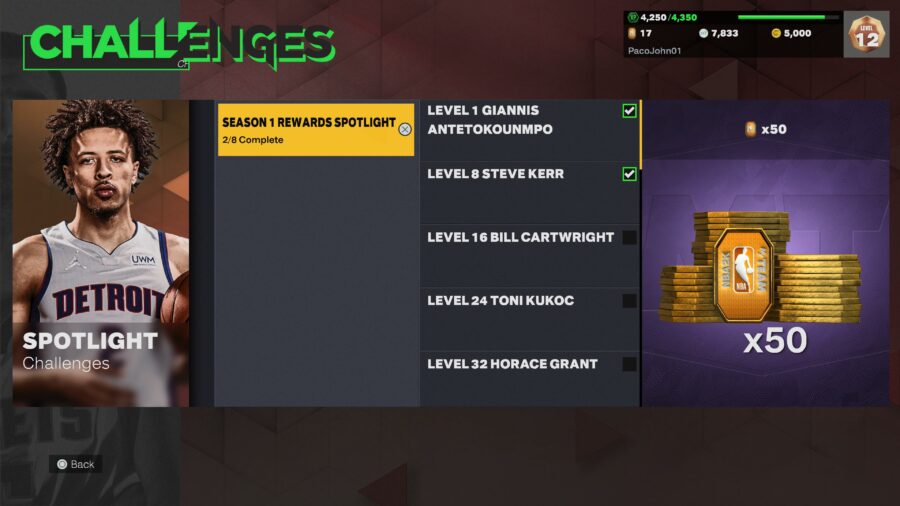Viewport: 900px width, 506px height.
Task: Open the Level 12 player badge
Action: [866, 35]
